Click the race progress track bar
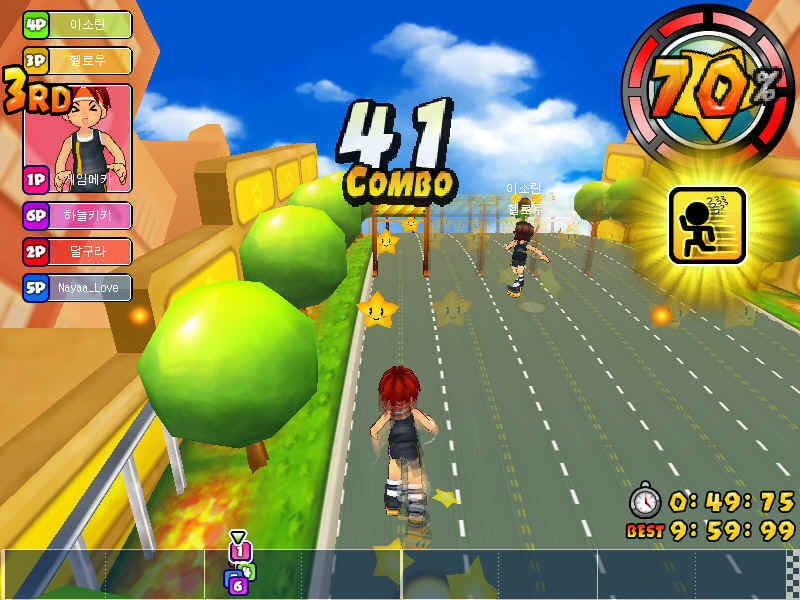The image size is (800, 600). [x=400, y=574]
